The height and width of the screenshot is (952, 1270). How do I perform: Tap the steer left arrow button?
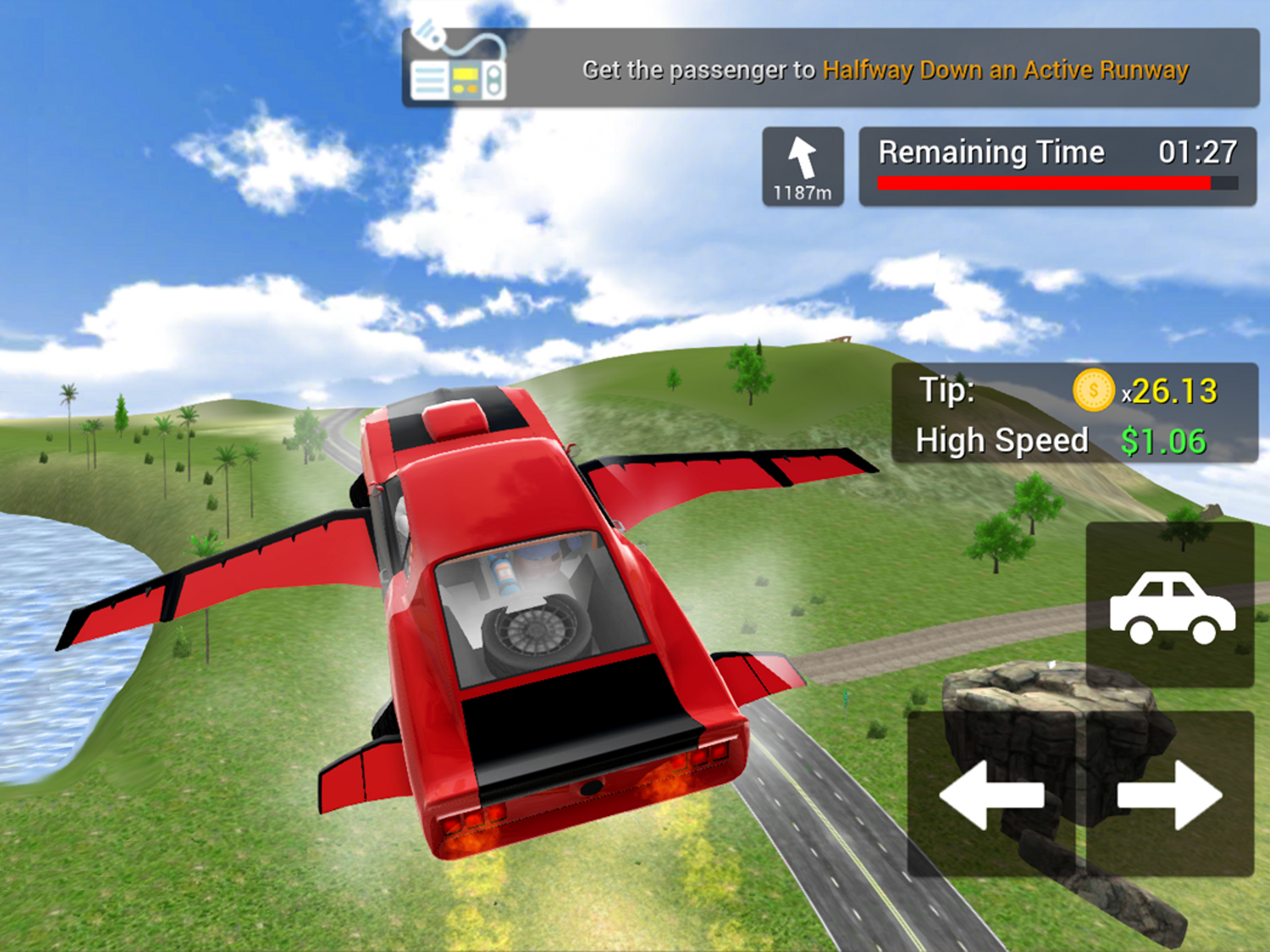tap(991, 795)
